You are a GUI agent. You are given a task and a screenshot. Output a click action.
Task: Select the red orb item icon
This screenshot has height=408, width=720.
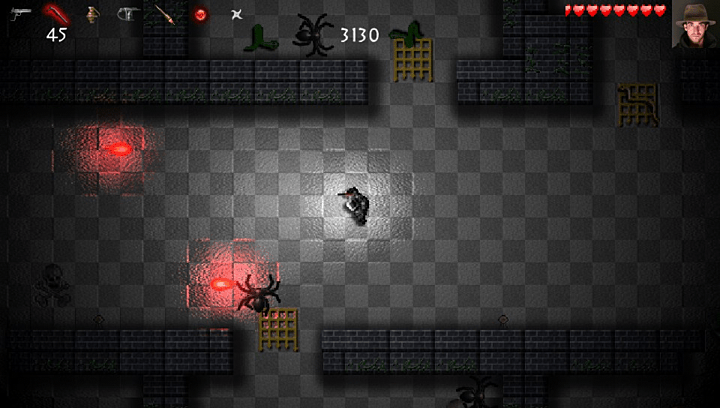pos(200,15)
